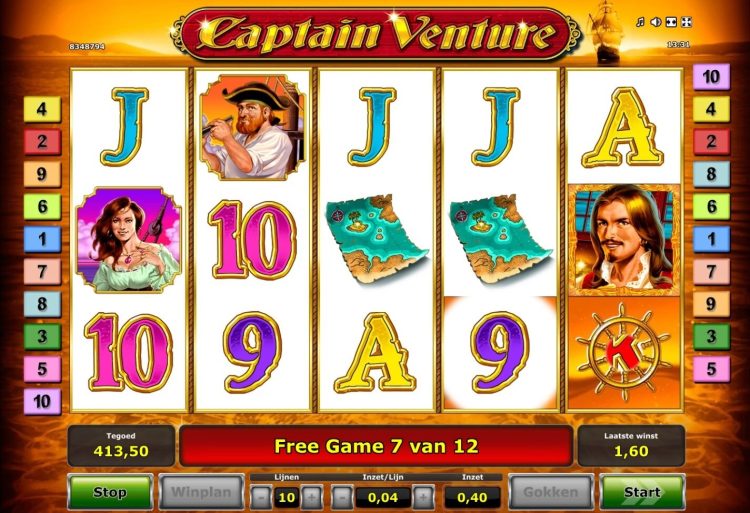Raise the Inzet/Lijn bet per line
750x513 pixels.
pos(423,497)
